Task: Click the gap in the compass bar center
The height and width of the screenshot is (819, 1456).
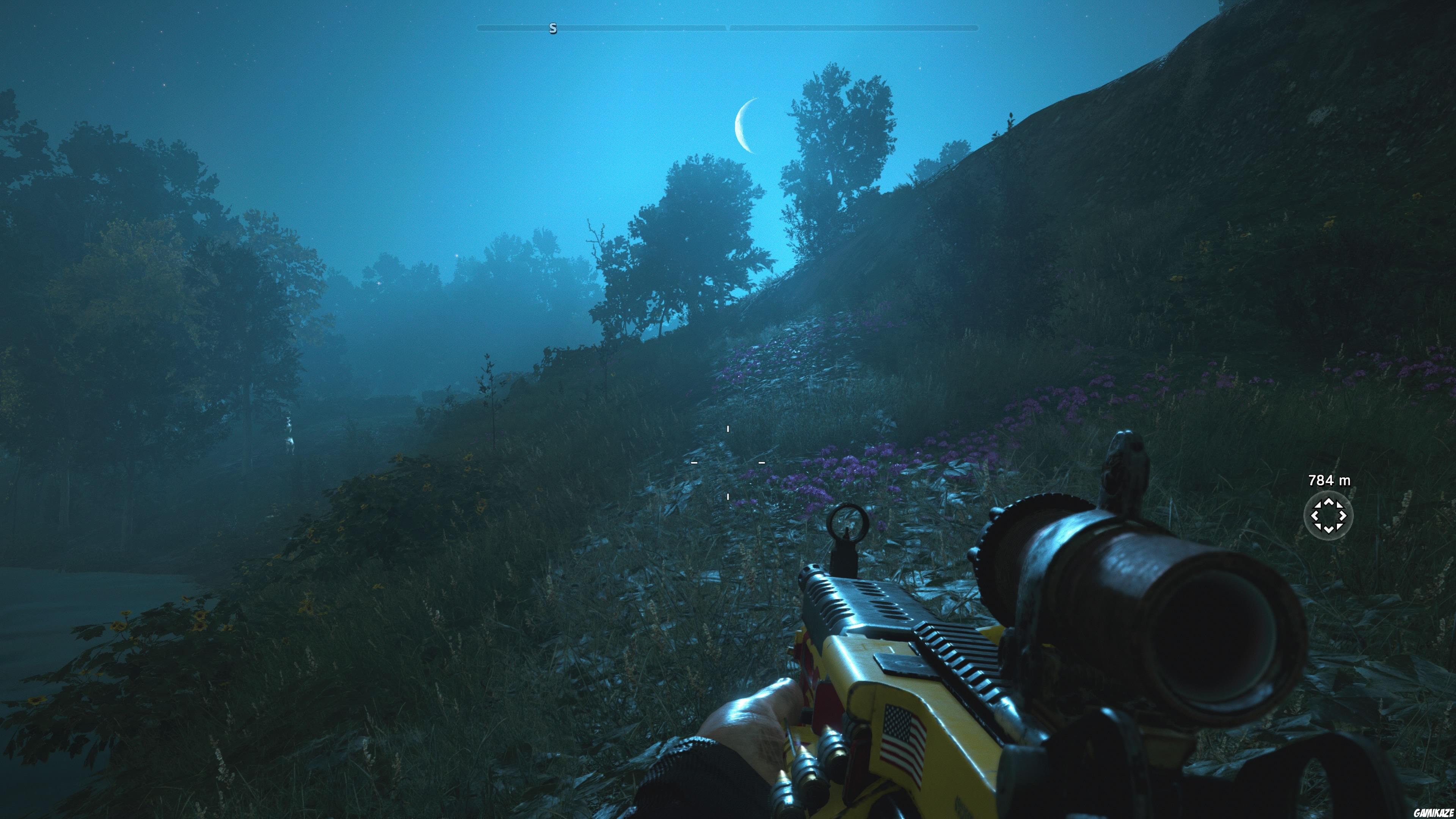Action: [728, 28]
